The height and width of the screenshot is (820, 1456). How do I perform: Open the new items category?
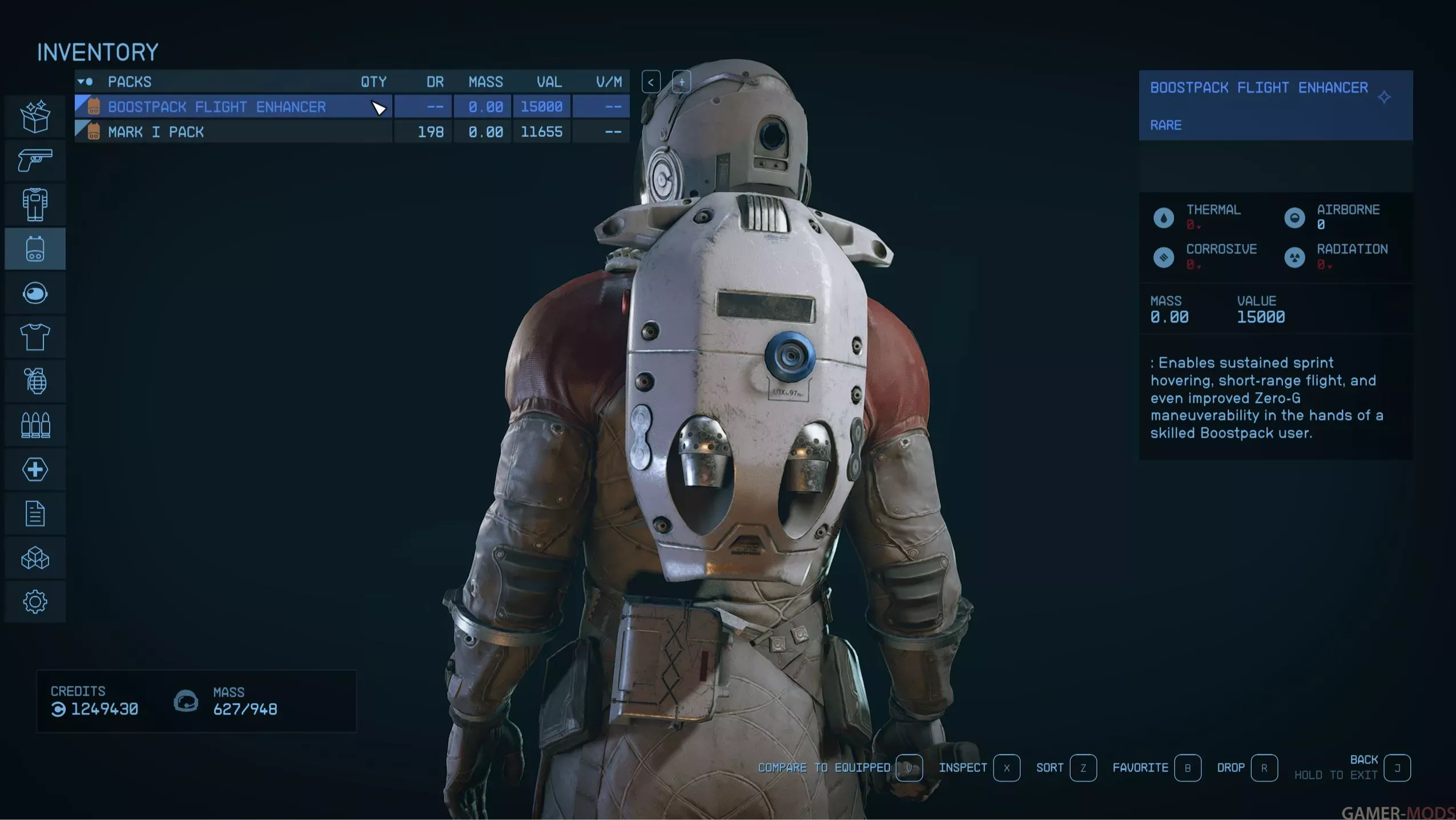coord(35,117)
